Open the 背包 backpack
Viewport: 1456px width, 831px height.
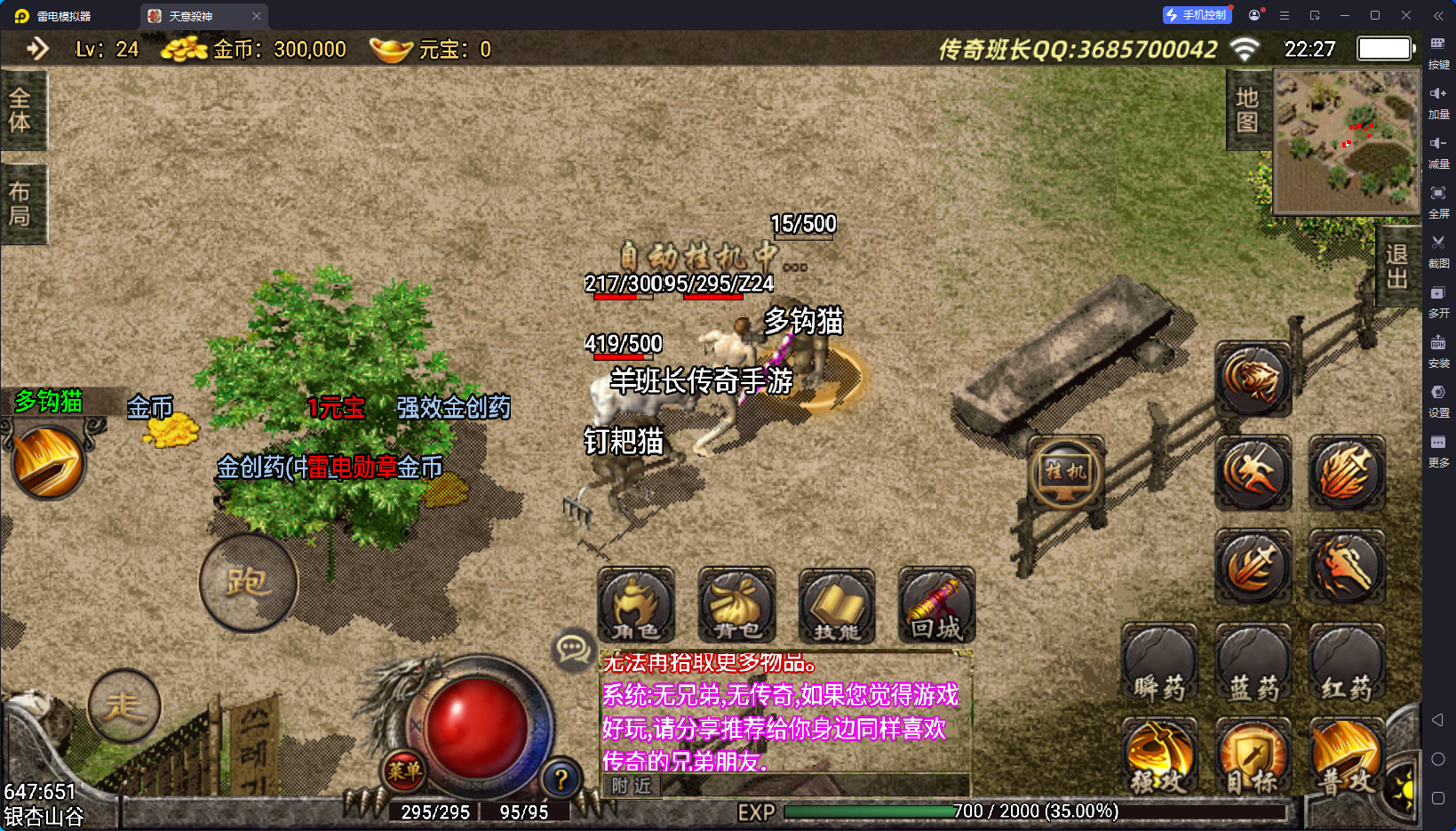click(x=736, y=605)
